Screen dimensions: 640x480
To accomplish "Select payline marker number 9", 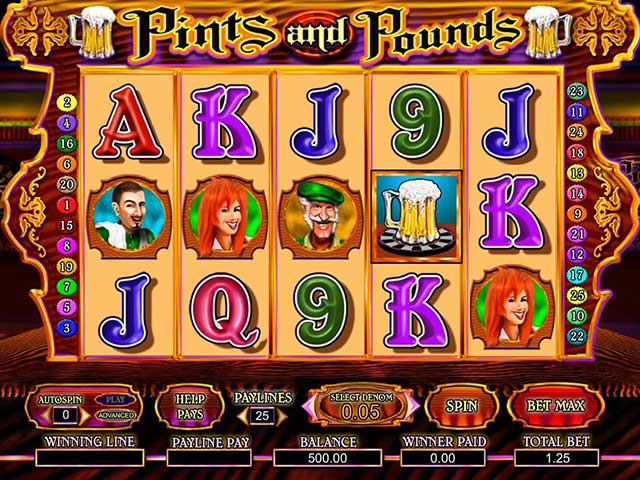I will [x=576, y=213].
